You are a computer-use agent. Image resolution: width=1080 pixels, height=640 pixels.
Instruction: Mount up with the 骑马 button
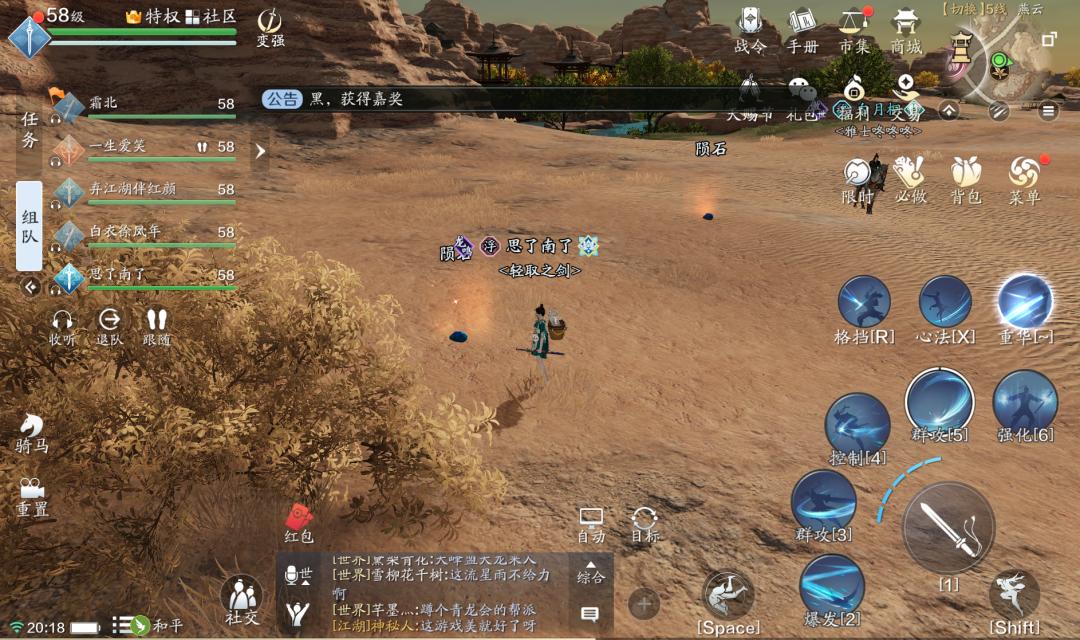31,432
